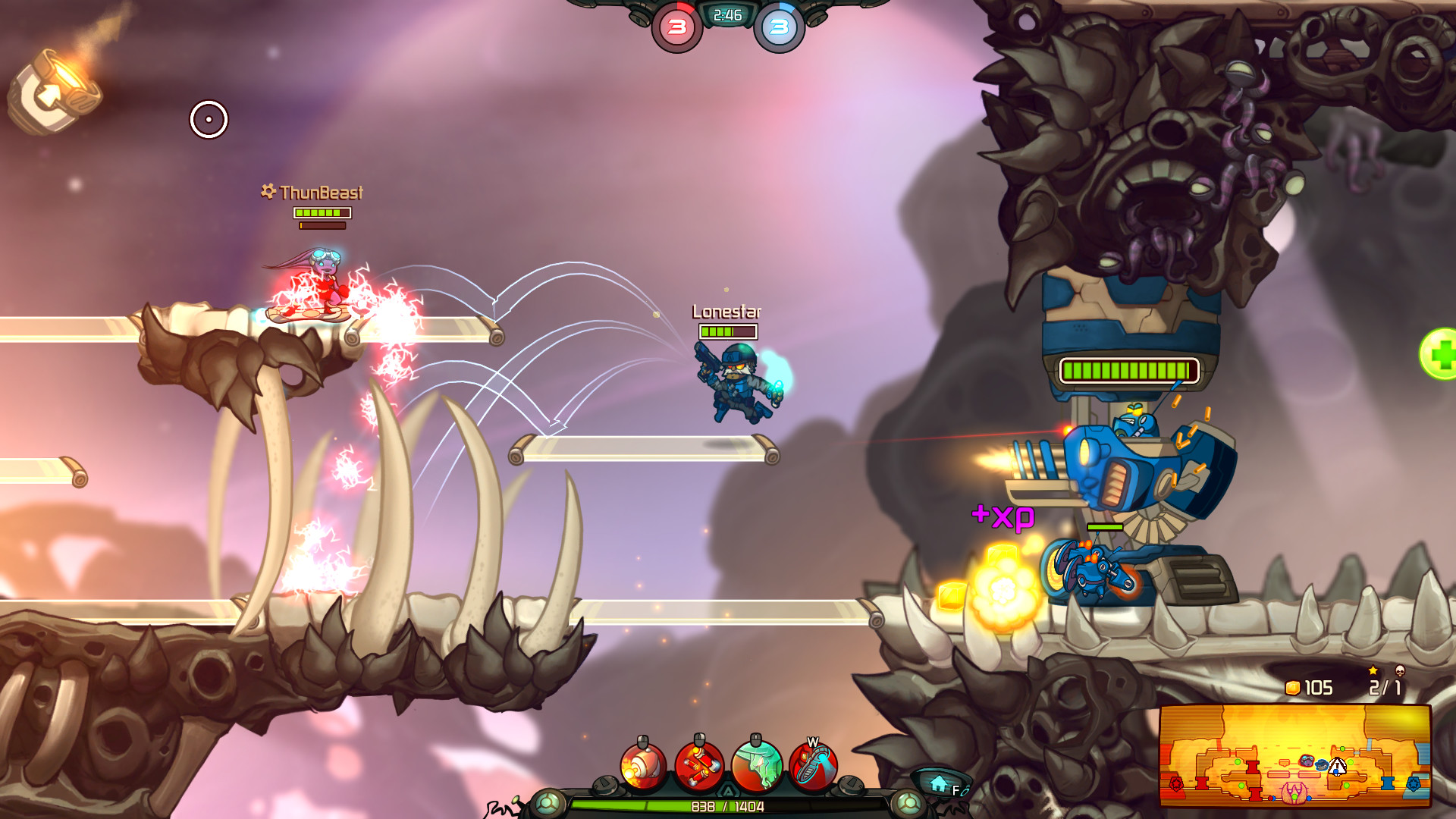Select the skull icon beside the kill counter
The width and height of the screenshot is (1456, 819).
point(1400,670)
